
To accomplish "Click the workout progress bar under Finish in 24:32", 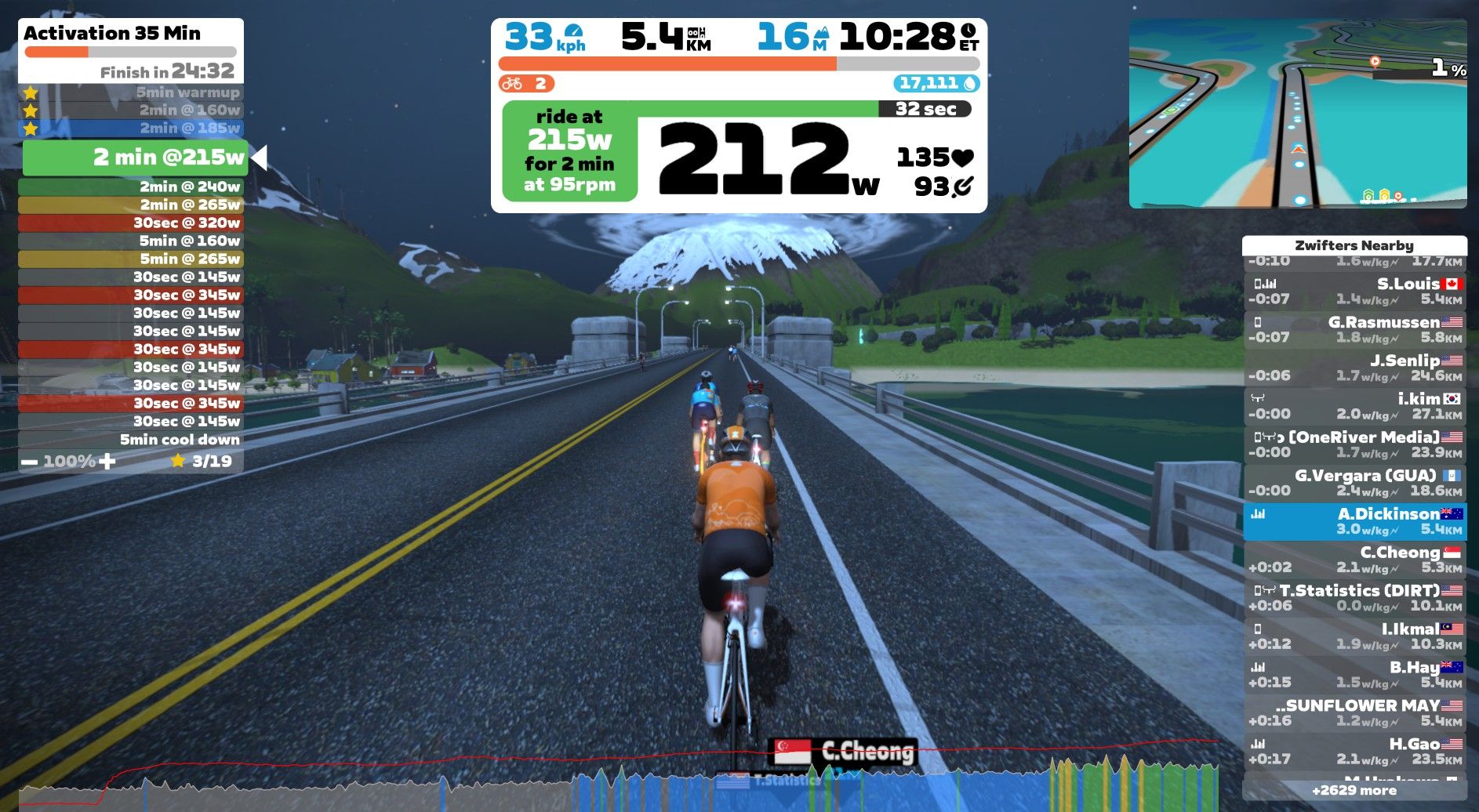I will (130, 51).
